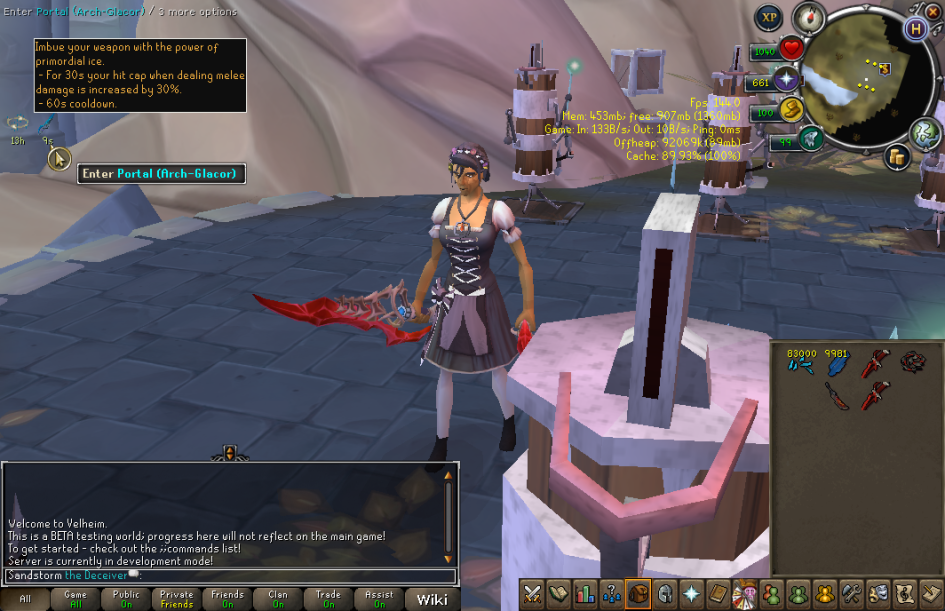Toggle the Trade chat filter tab

(x=328, y=599)
